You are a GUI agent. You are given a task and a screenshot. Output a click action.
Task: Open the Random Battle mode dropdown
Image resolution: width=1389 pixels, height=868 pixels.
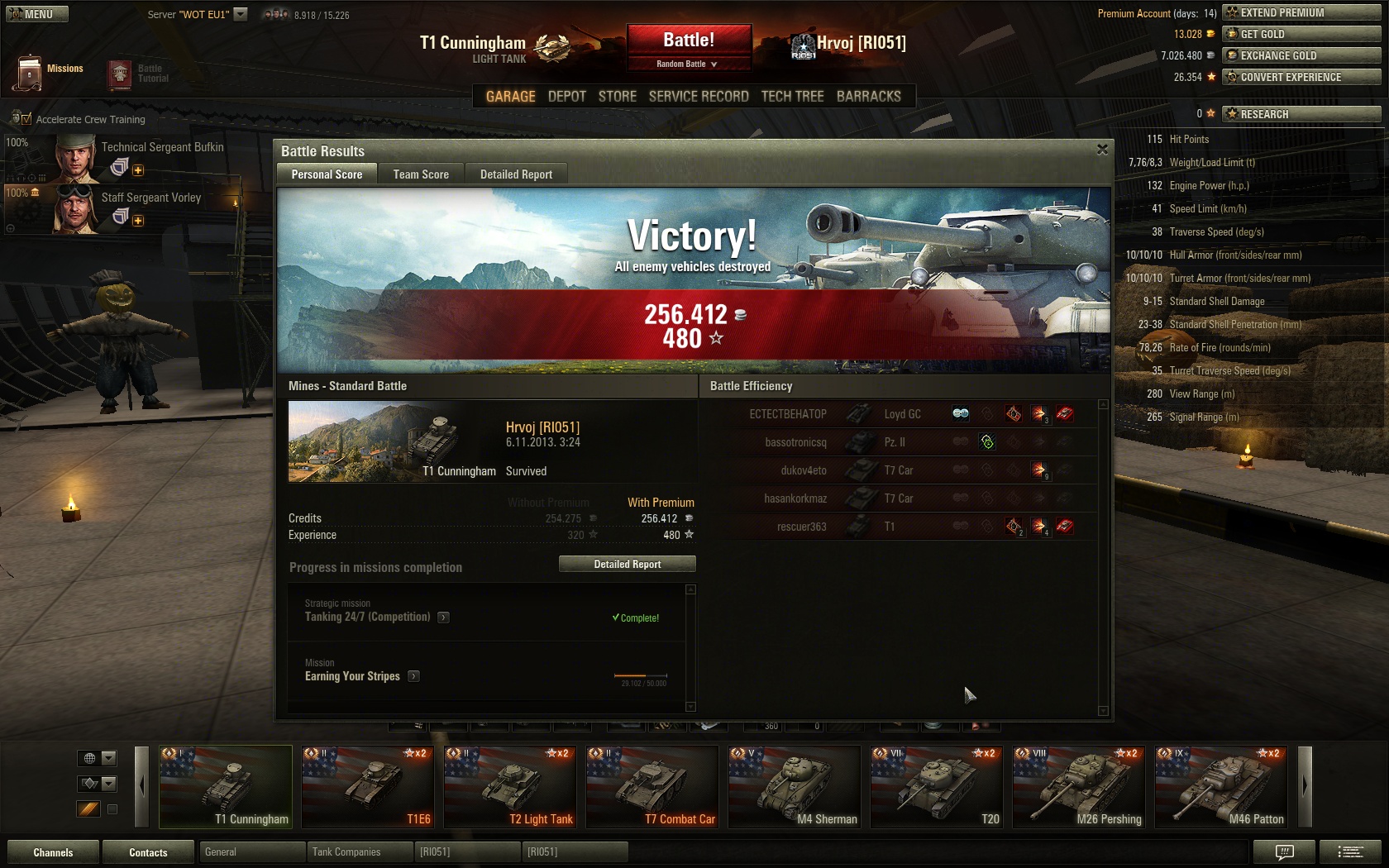click(687, 64)
